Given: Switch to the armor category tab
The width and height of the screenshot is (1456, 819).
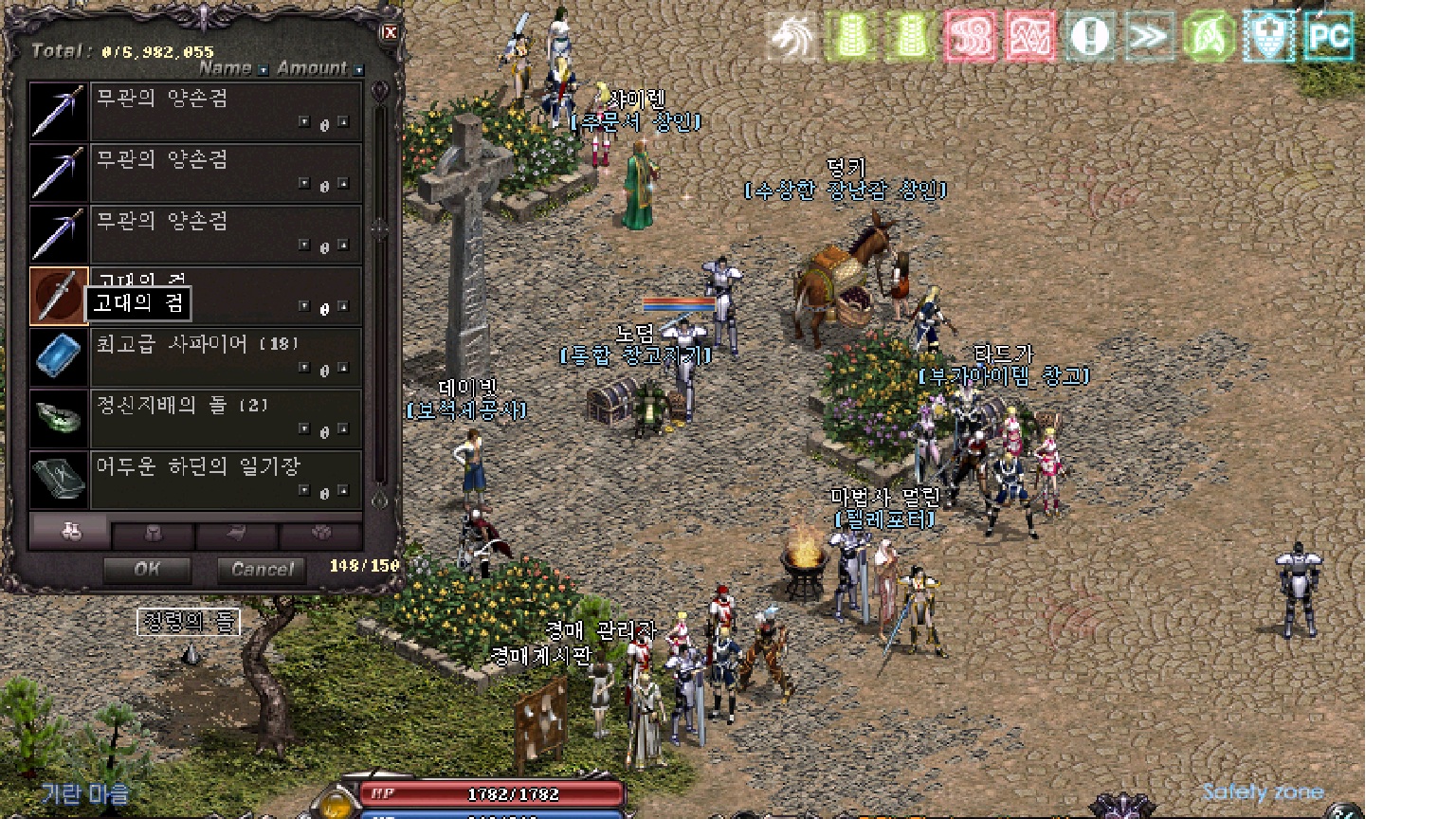Looking at the screenshot, I should click(153, 535).
